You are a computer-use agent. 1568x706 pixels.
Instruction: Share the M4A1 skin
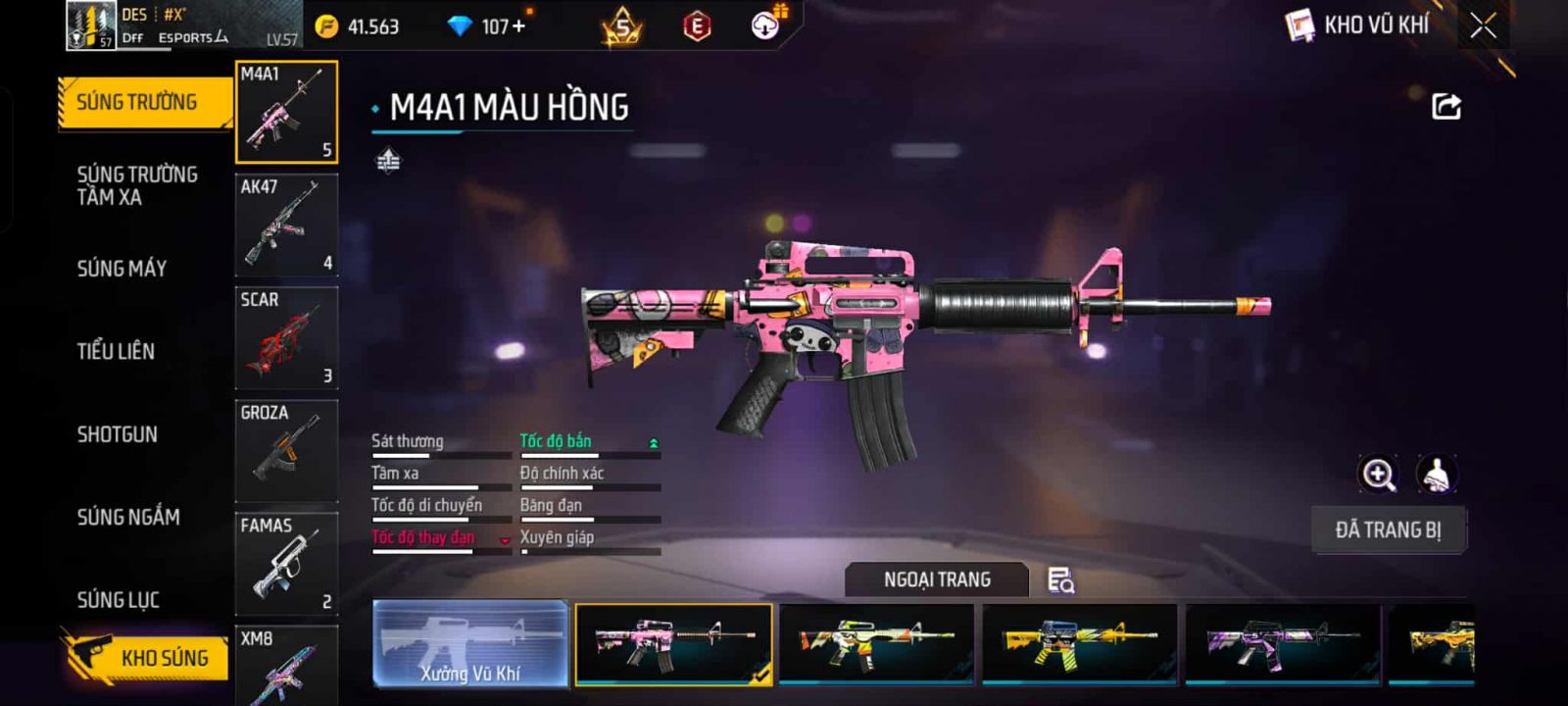(1446, 106)
